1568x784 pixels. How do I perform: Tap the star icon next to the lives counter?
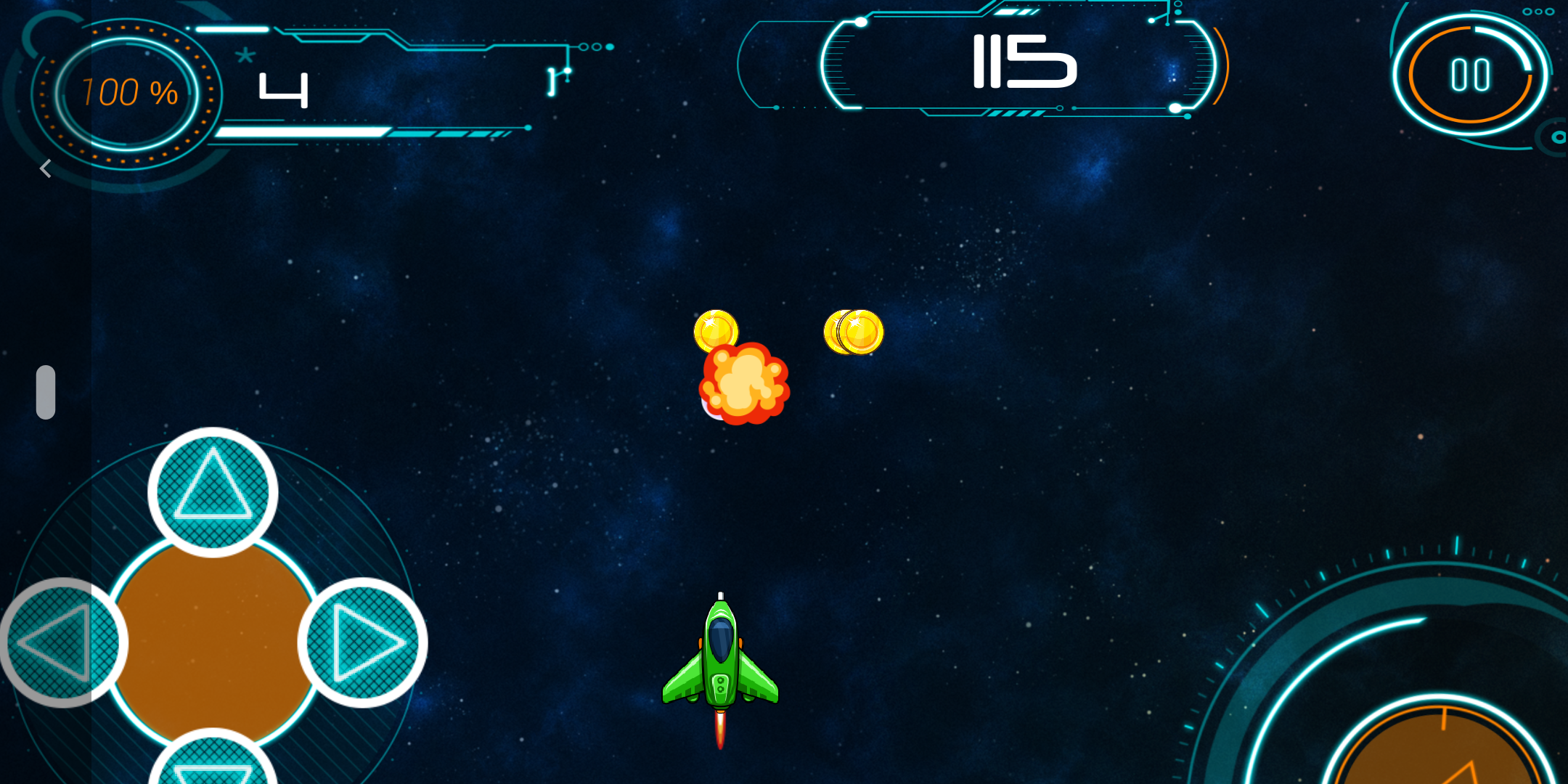coord(245,56)
